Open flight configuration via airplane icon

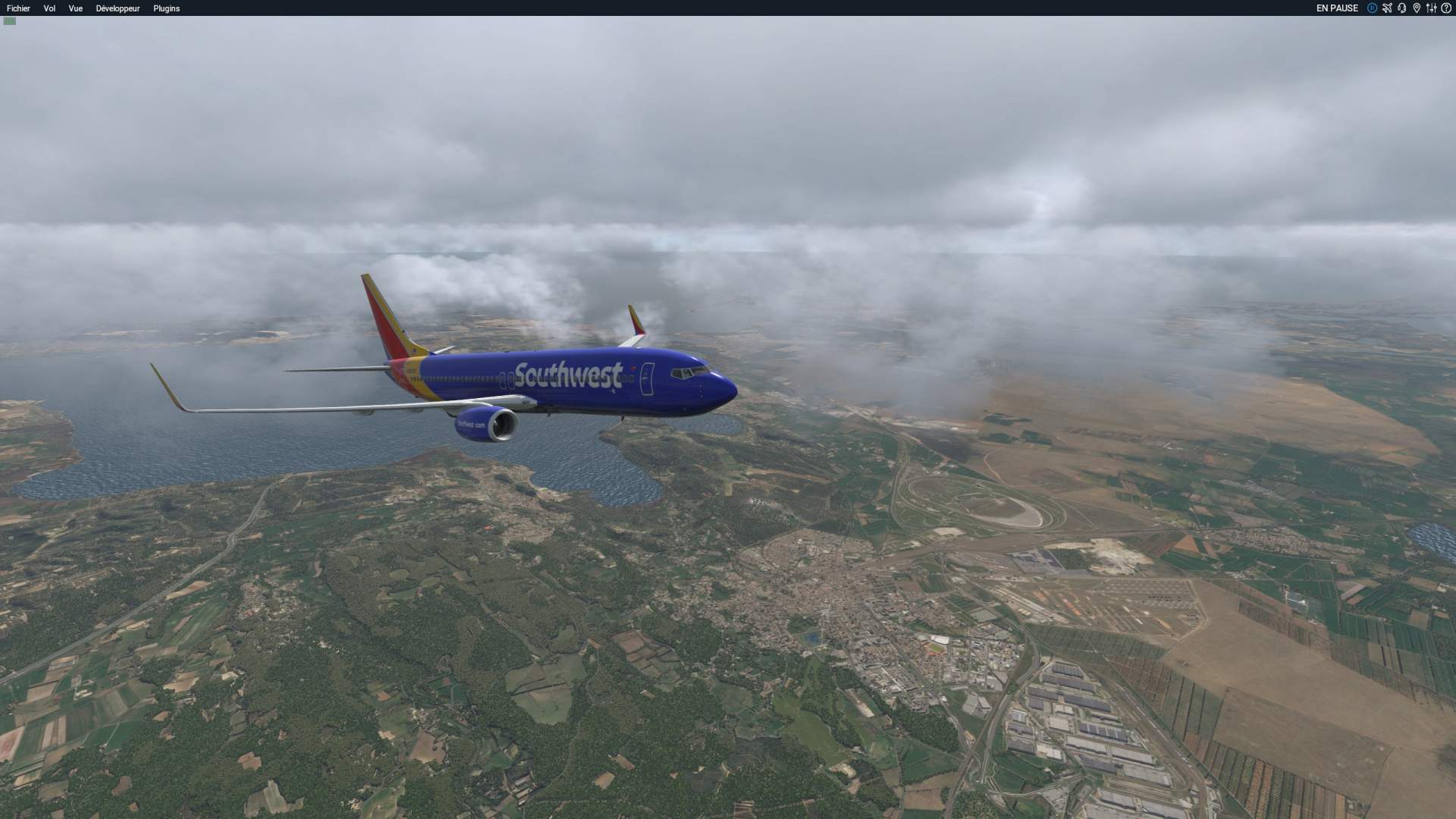(1387, 8)
